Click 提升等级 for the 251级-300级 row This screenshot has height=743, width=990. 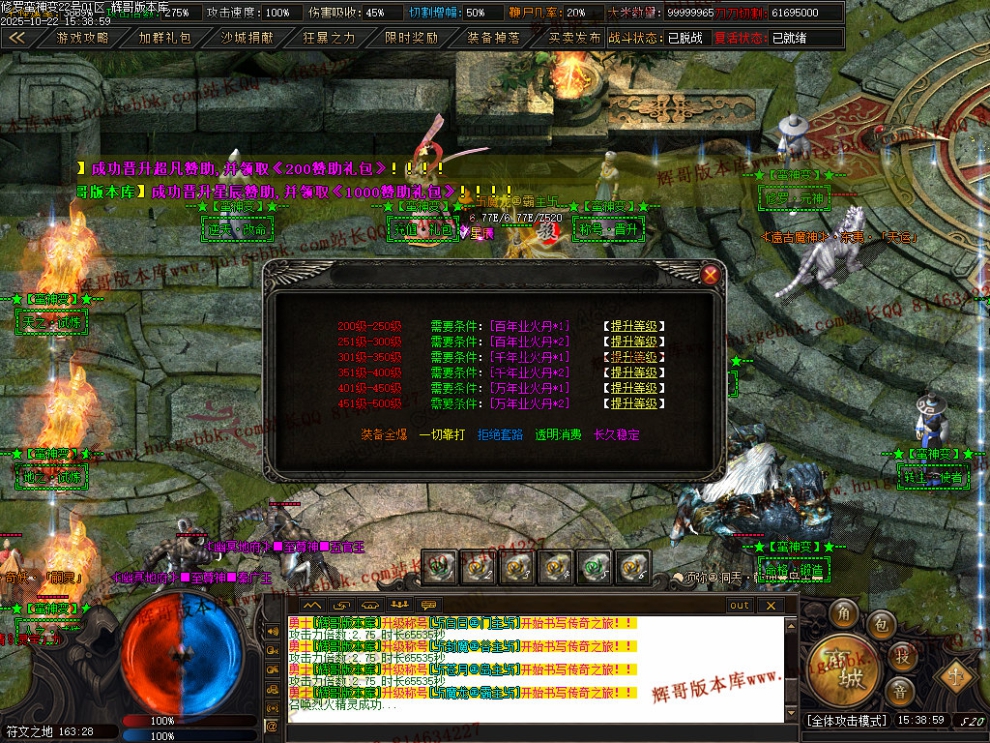[635, 342]
